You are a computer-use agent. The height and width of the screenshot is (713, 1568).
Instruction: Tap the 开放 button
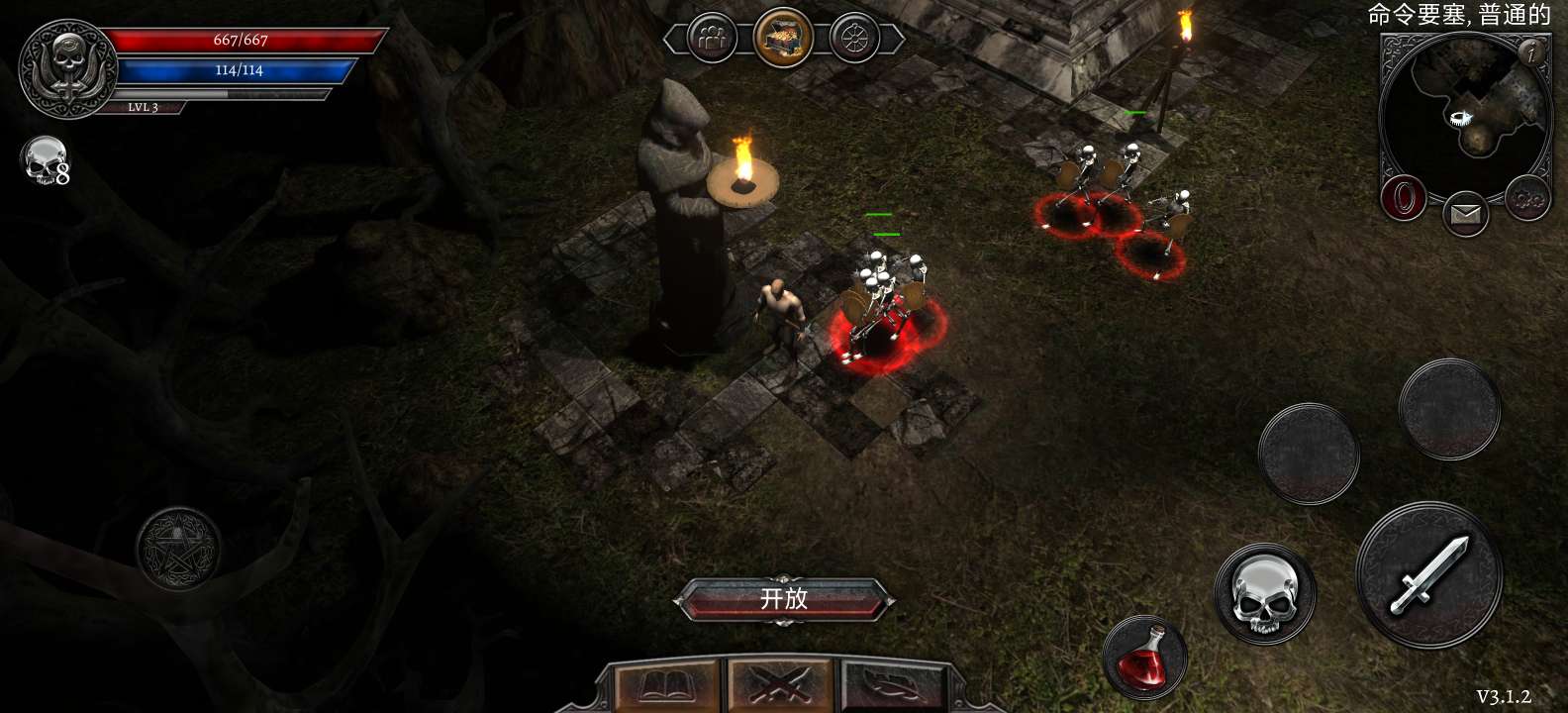784,600
